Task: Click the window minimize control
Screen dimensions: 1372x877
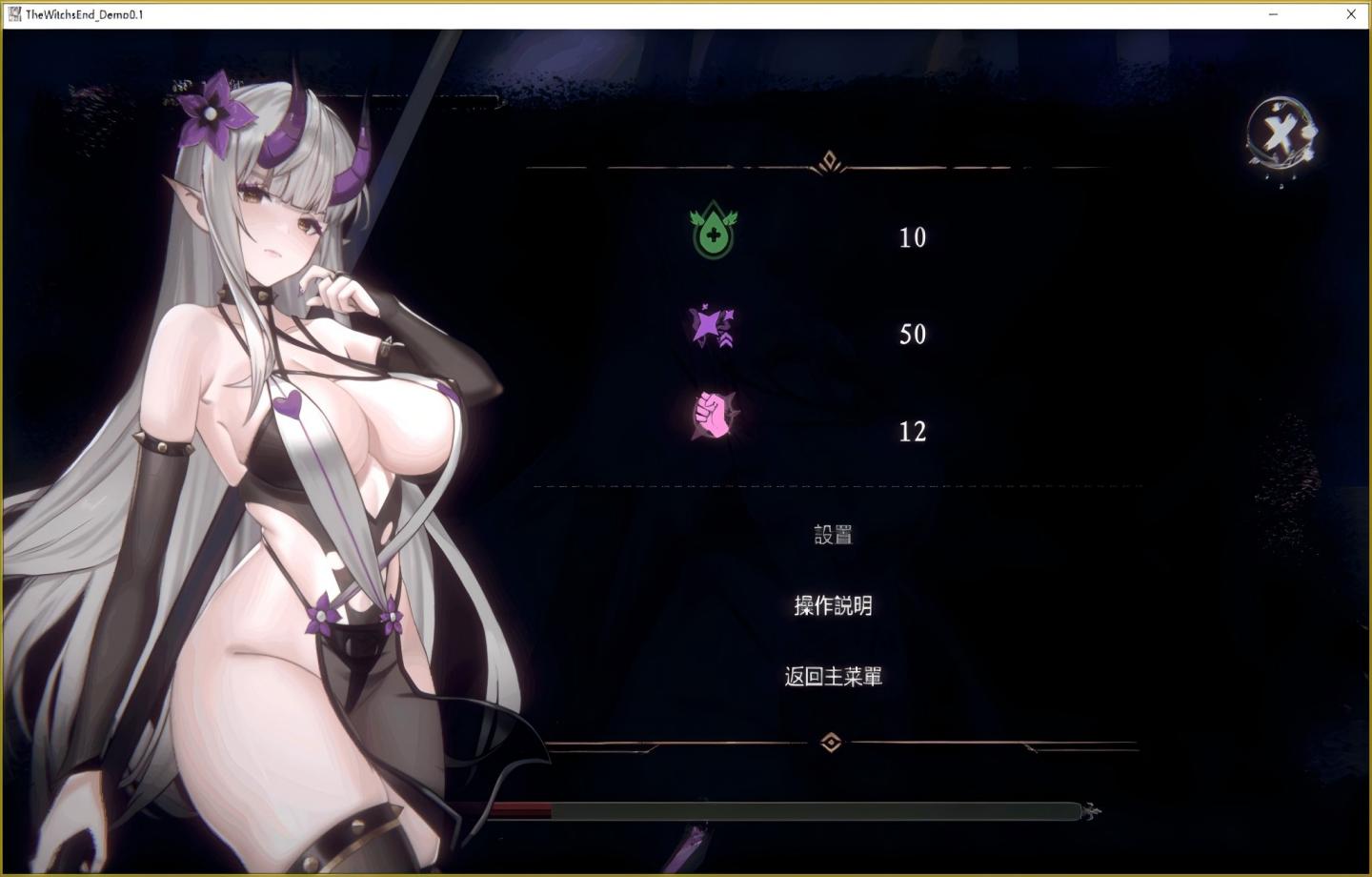Action: [x=1273, y=14]
